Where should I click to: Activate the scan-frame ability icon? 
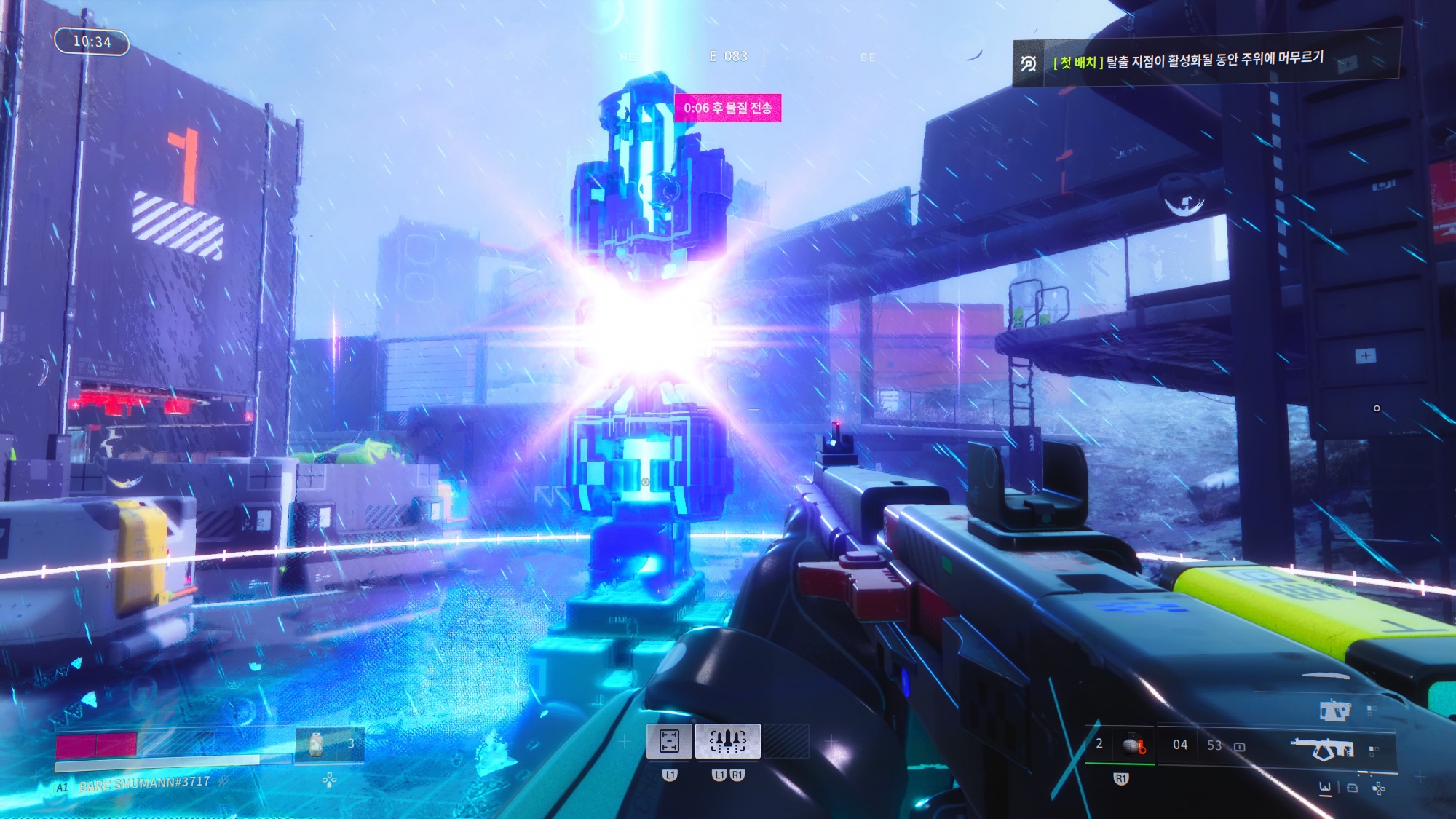pos(669,741)
